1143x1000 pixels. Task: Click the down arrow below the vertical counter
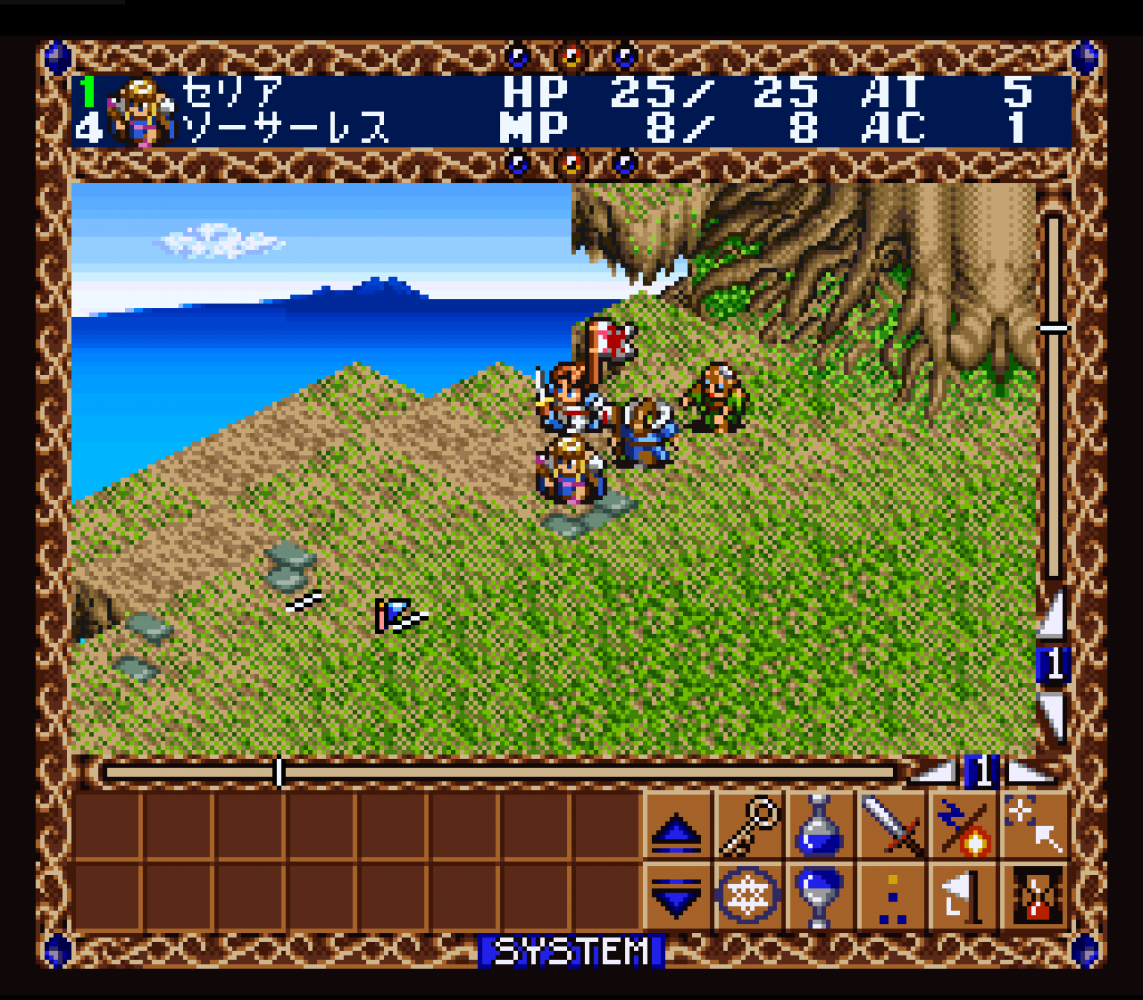tap(1053, 716)
